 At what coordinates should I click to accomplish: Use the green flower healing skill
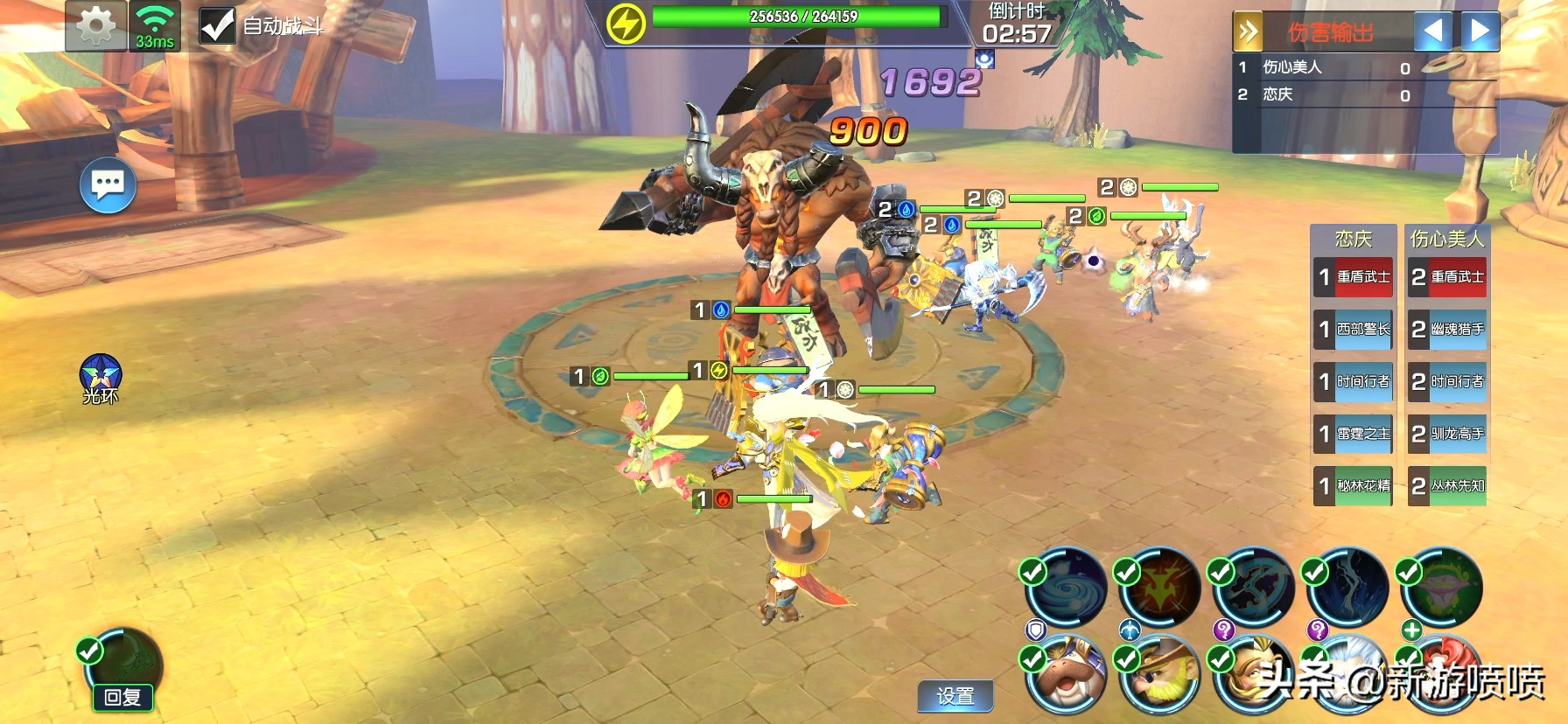[x=1442, y=588]
